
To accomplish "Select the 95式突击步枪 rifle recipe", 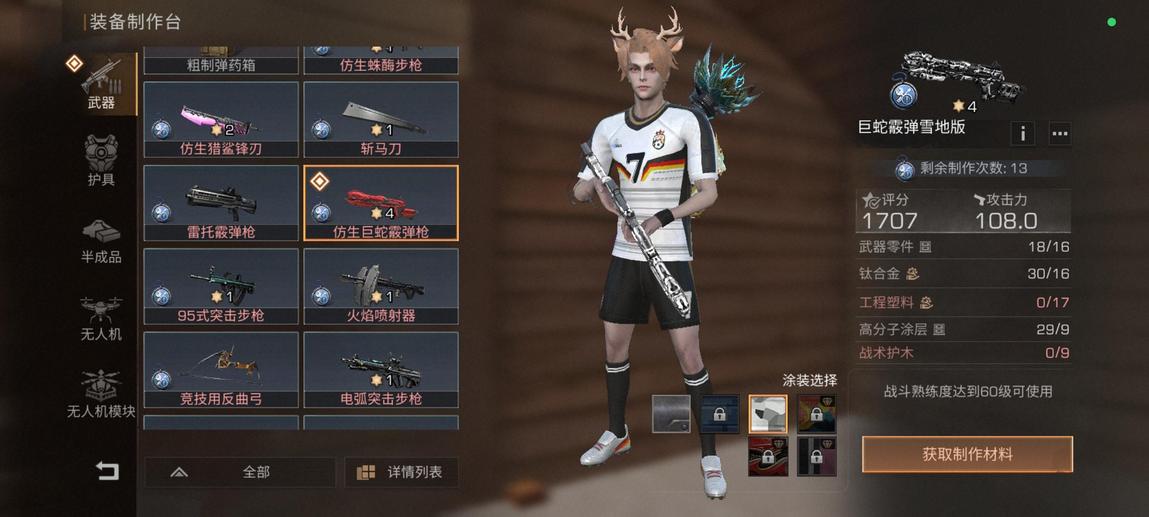I will (x=221, y=287).
